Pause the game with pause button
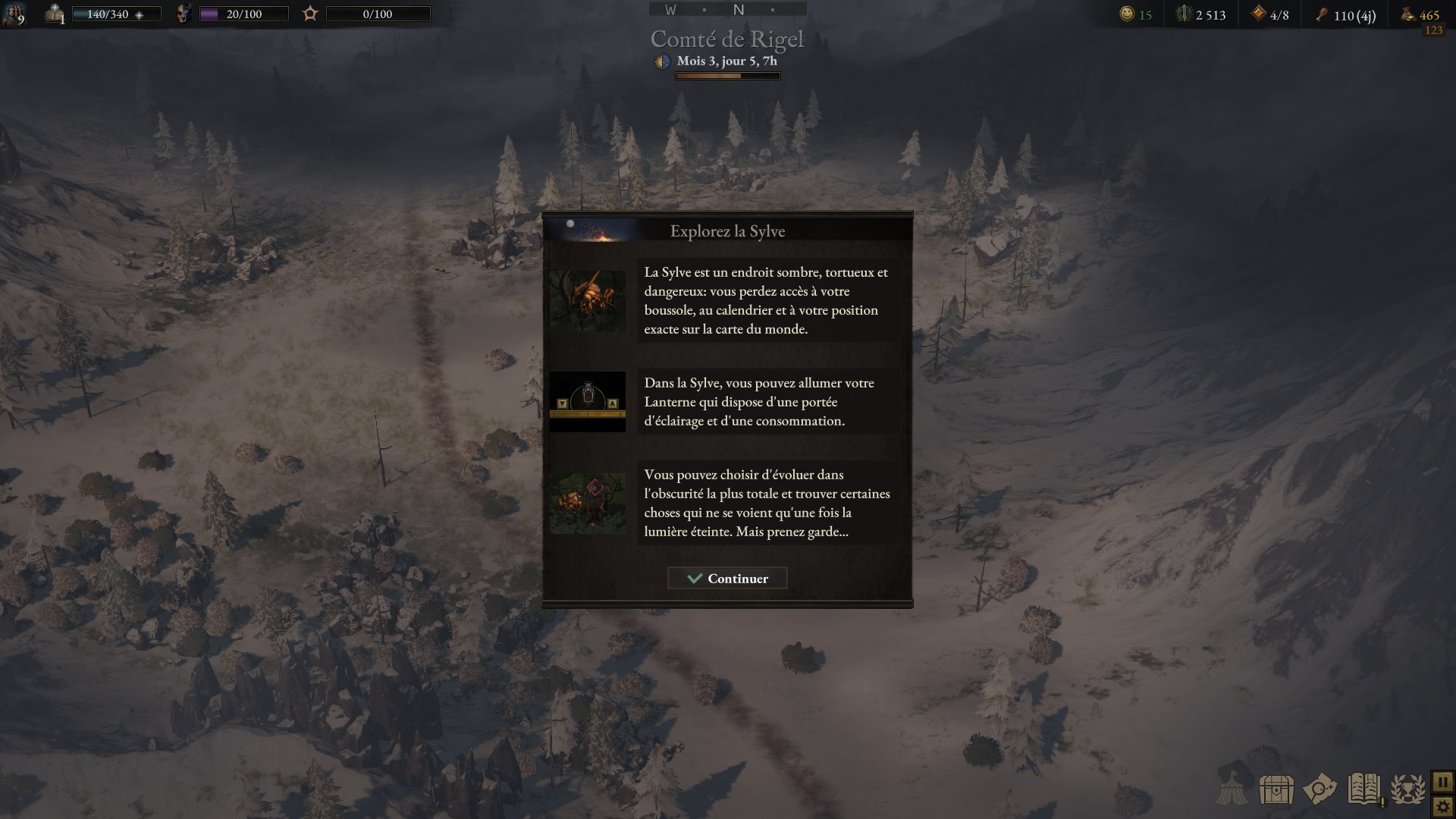Image resolution: width=1456 pixels, height=819 pixels. pos(1442,781)
